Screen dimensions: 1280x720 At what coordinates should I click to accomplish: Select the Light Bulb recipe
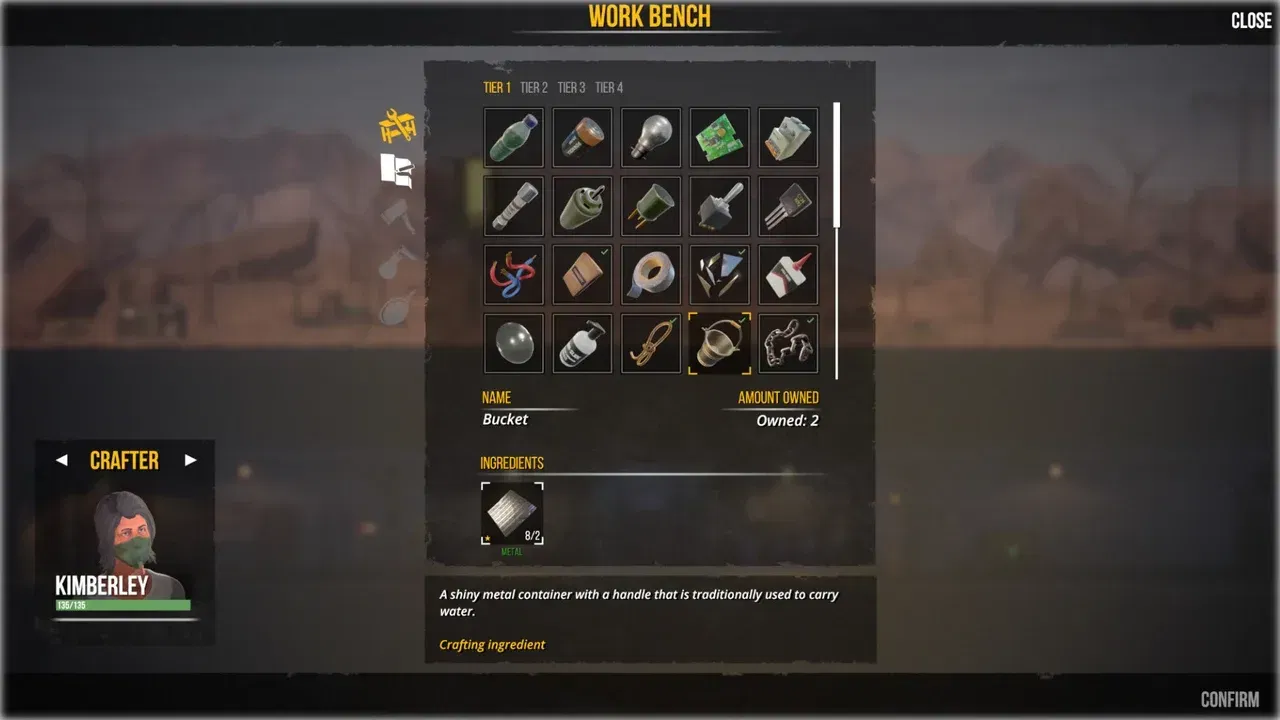coord(650,137)
